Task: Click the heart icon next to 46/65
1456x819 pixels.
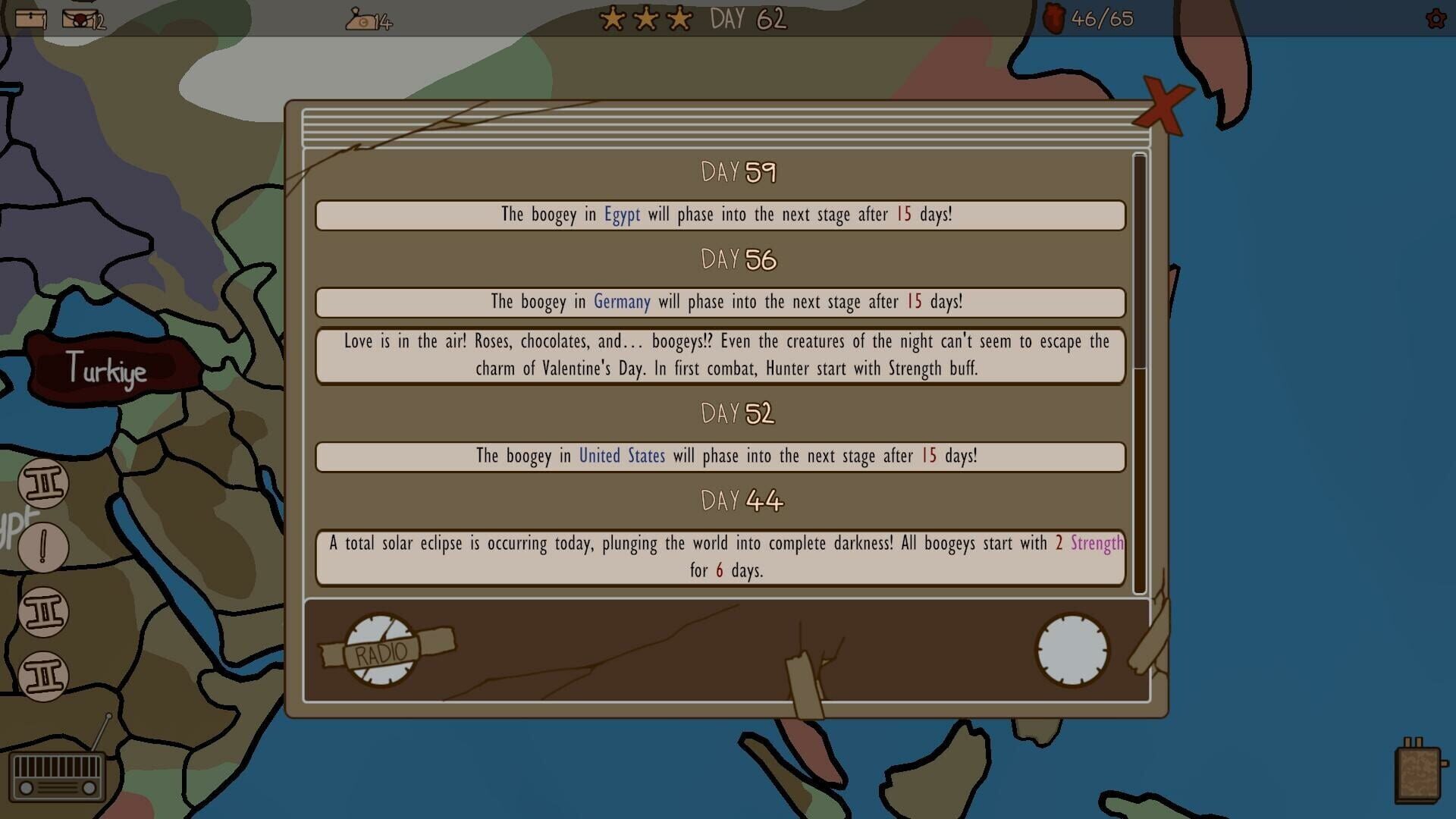Action: click(x=1056, y=19)
